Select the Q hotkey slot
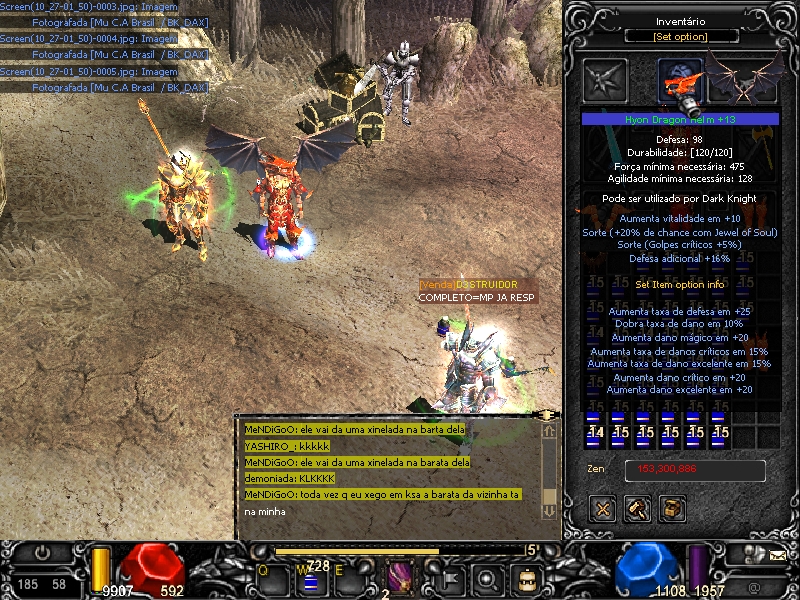This screenshot has width=800, height=600. (272, 579)
